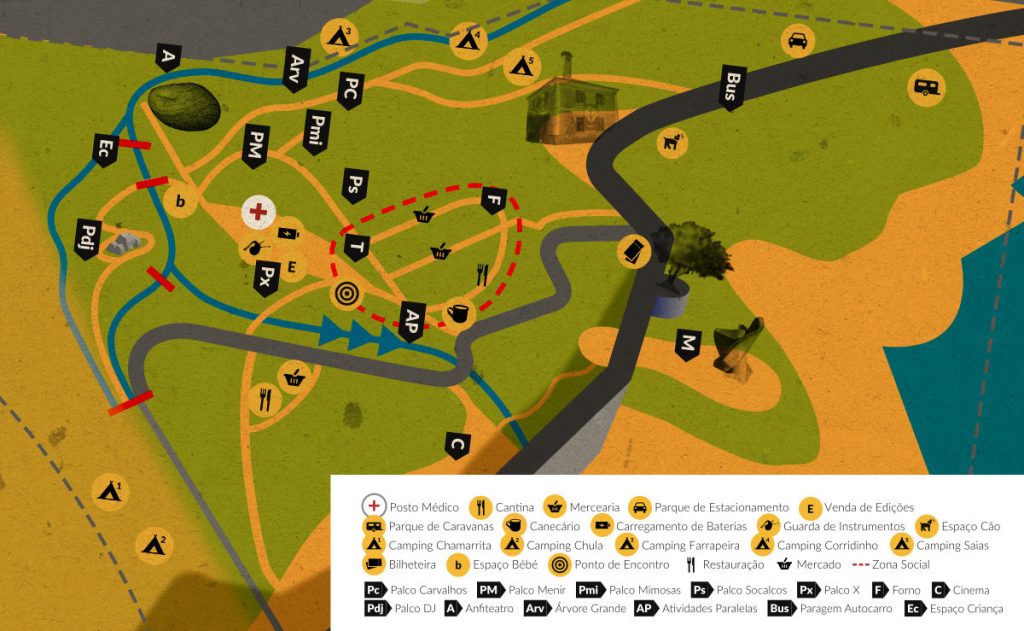1024x631 pixels.
Task: Select the Ec marker on the map
Action: click(x=105, y=150)
